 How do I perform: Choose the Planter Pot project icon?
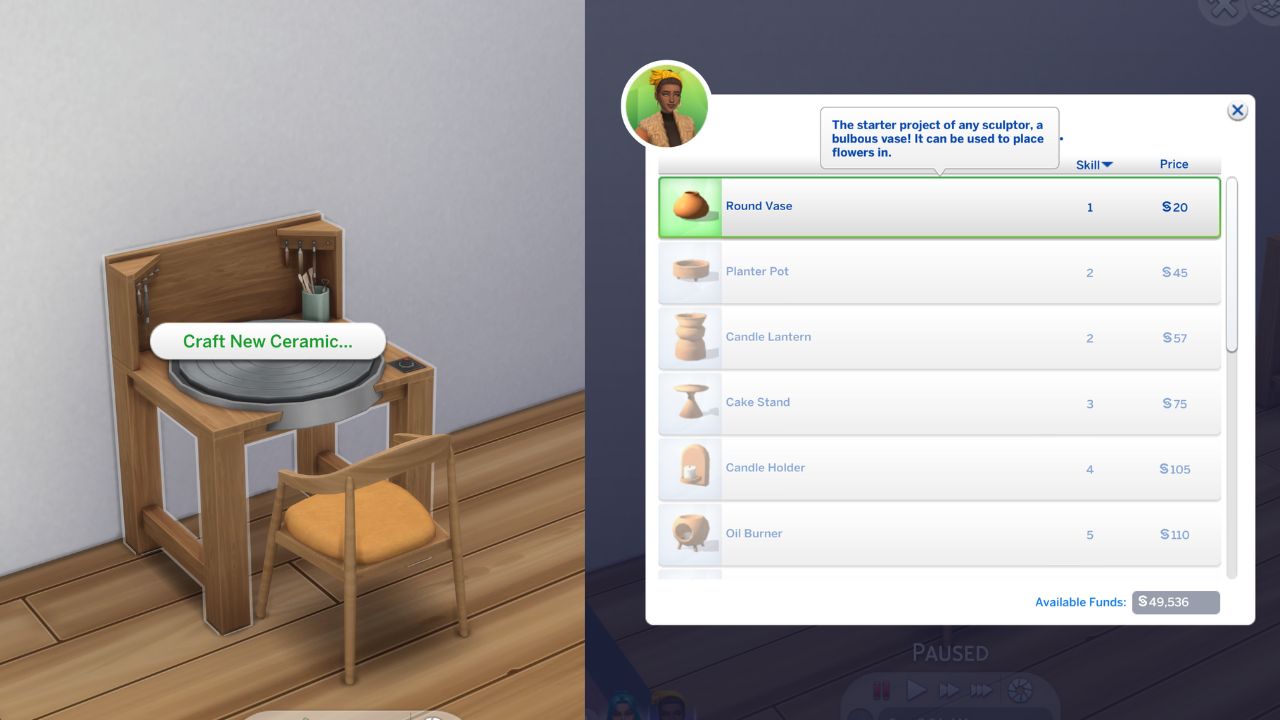click(689, 271)
